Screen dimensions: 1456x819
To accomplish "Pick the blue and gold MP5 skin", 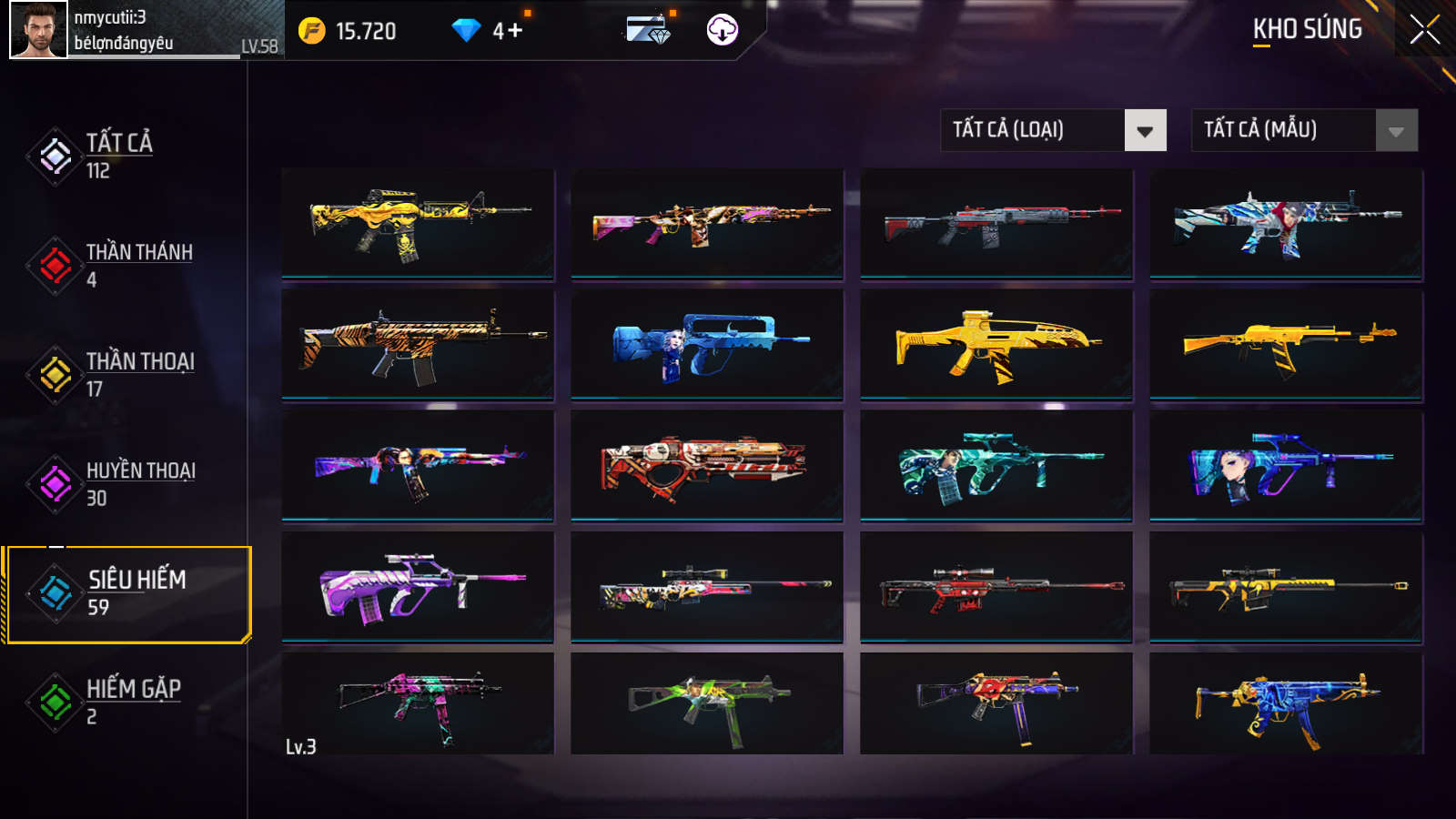I will tap(1286, 703).
